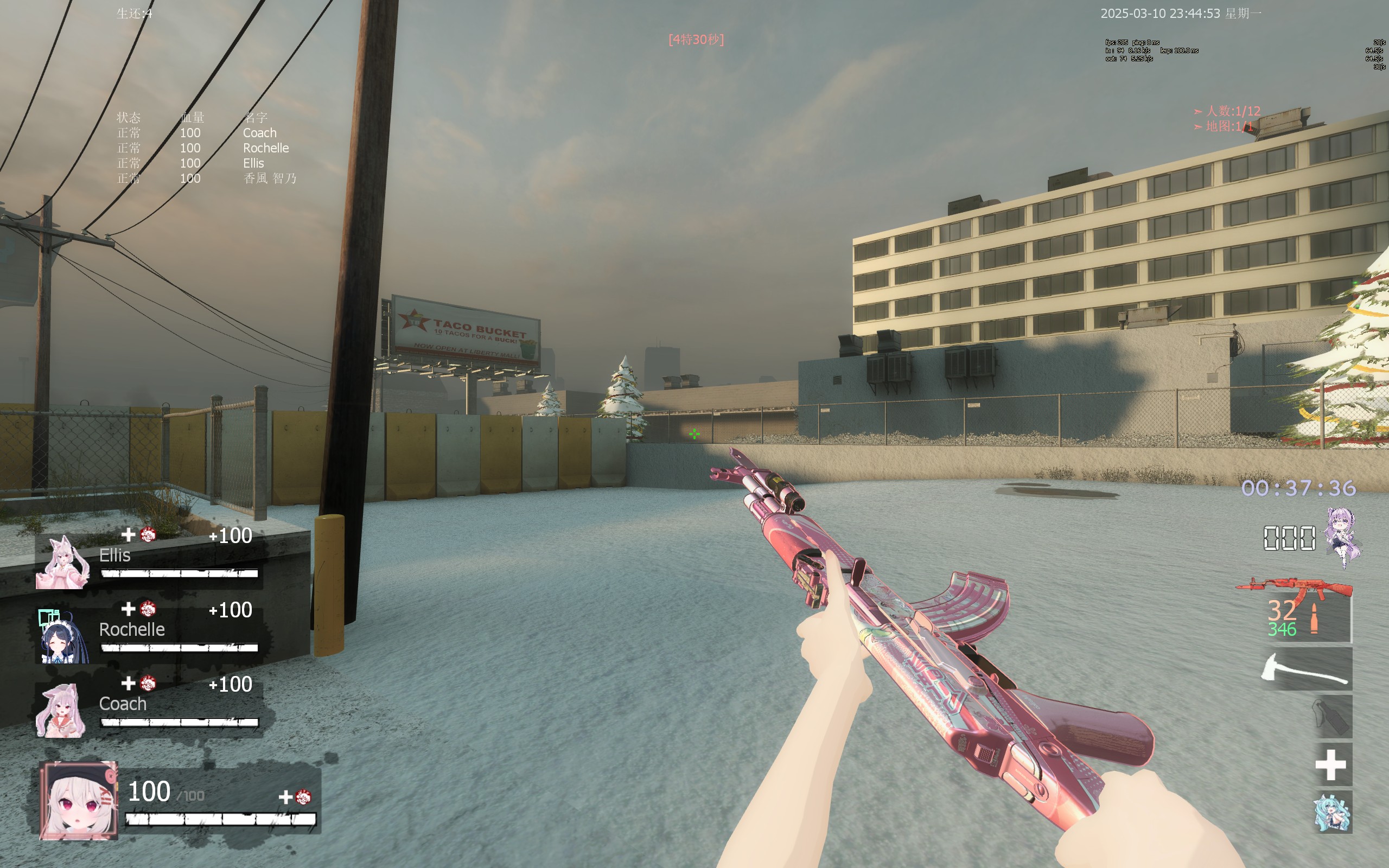Click your own character portrait frame
Screen dimensions: 1389x868
point(79,801)
